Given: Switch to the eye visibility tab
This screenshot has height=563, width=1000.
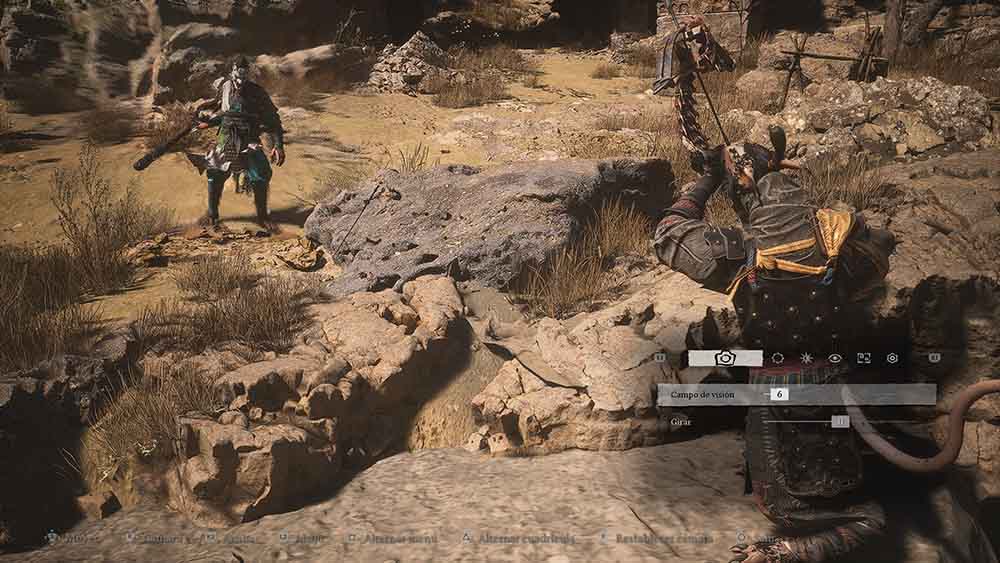Looking at the screenshot, I should tap(835, 357).
